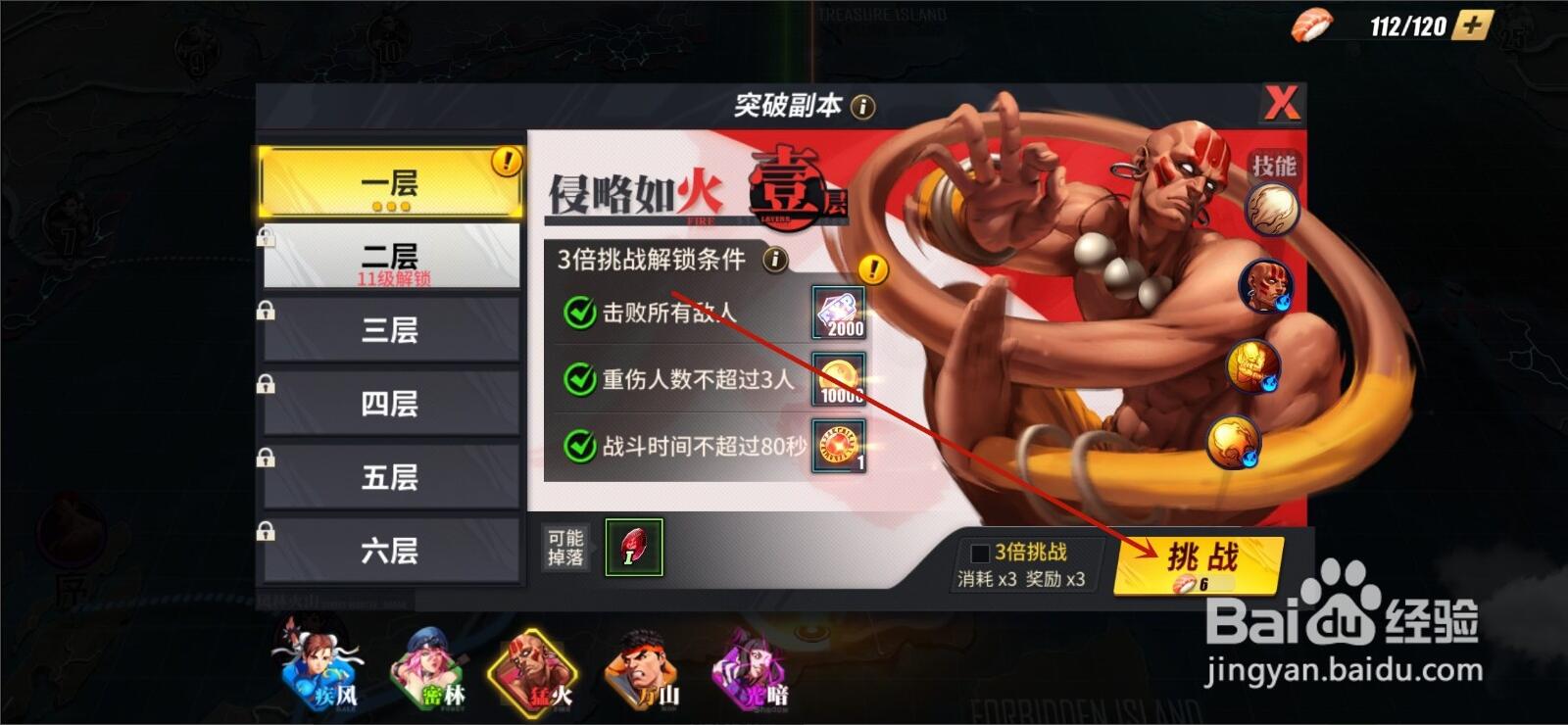Image resolution: width=1568 pixels, height=725 pixels.
Task: Switch to the 一层 floor tab
Action: [x=391, y=182]
